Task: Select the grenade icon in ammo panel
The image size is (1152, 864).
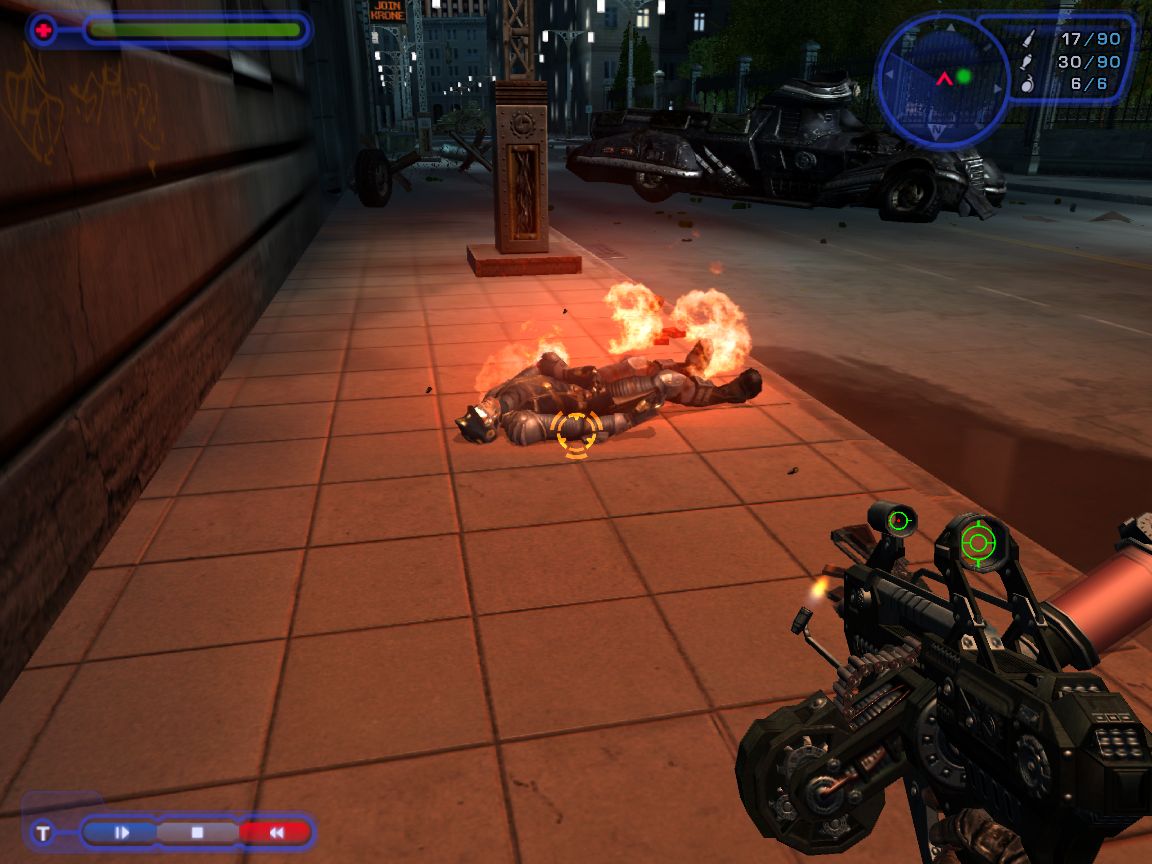Action: coord(1029,84)
